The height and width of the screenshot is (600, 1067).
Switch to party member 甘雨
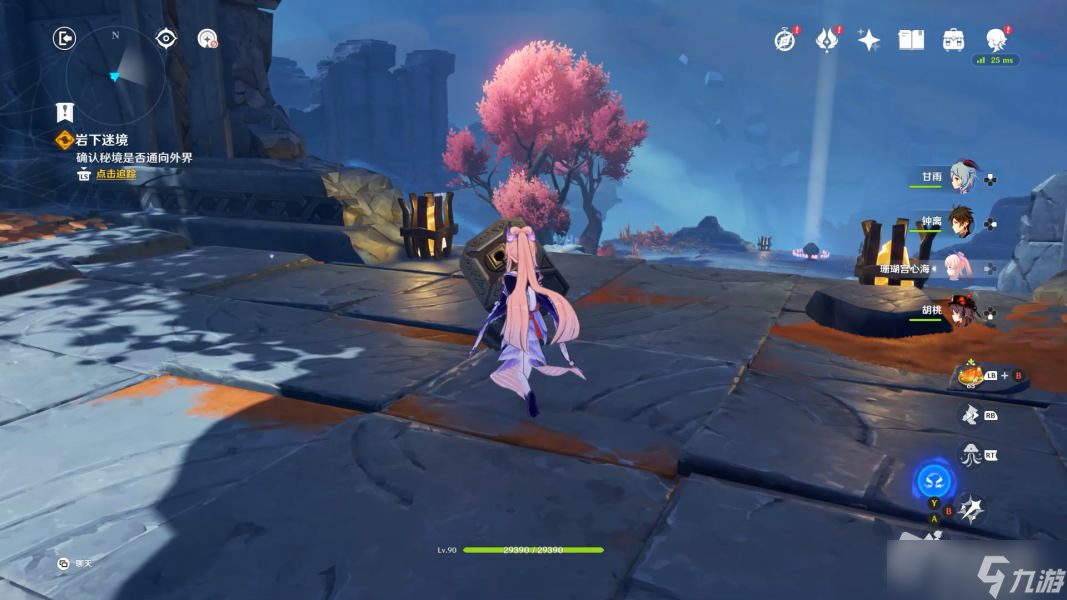[x=962, y=177]
